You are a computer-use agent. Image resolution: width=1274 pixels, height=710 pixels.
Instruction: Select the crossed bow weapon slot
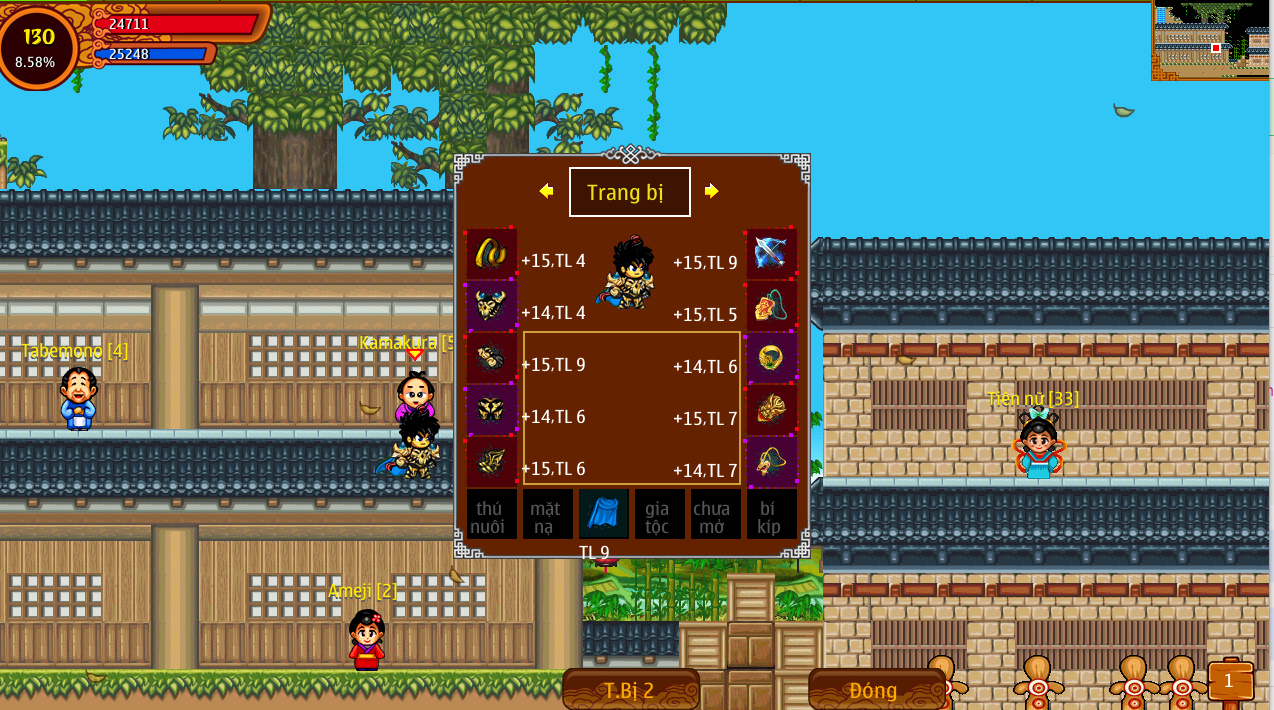[771, 253]
